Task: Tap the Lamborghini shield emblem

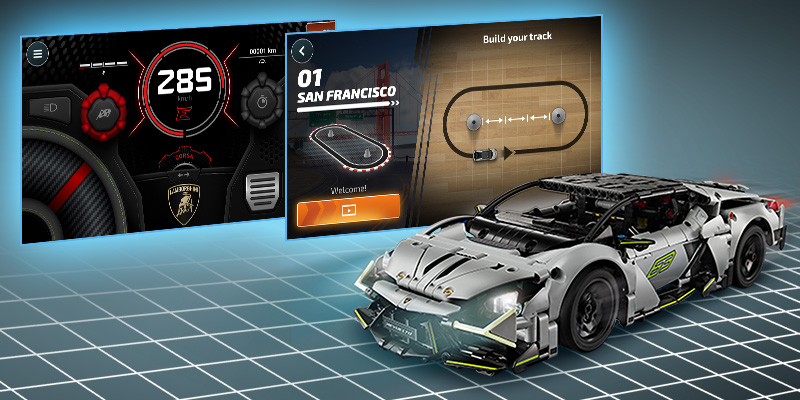Action: (184, 202)
